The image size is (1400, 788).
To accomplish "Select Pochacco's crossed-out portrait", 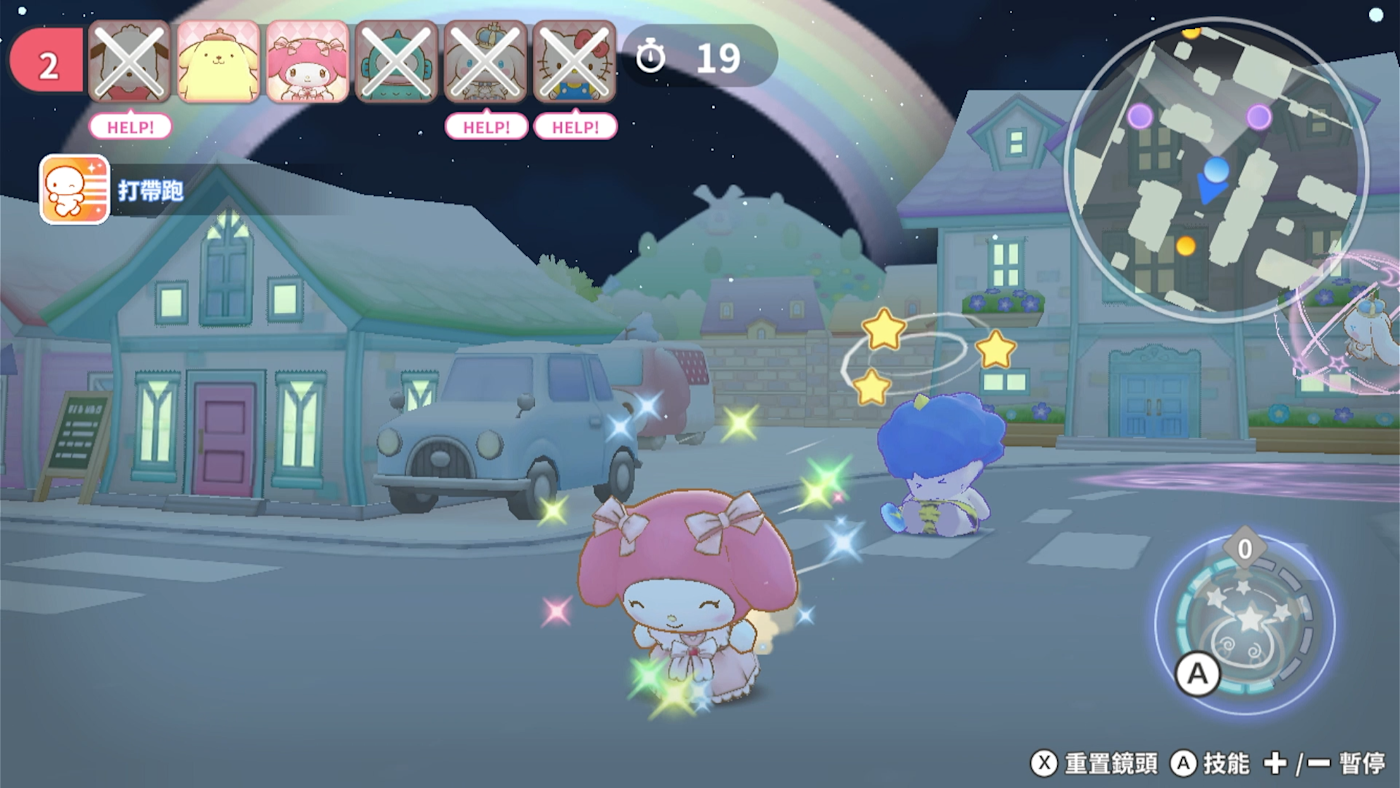I will point(130,62).
